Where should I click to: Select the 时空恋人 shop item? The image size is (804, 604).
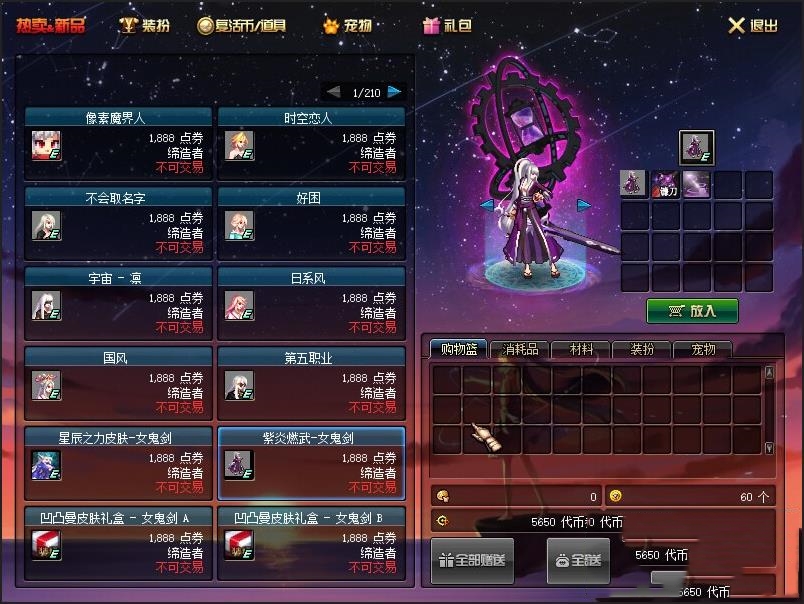311,141
